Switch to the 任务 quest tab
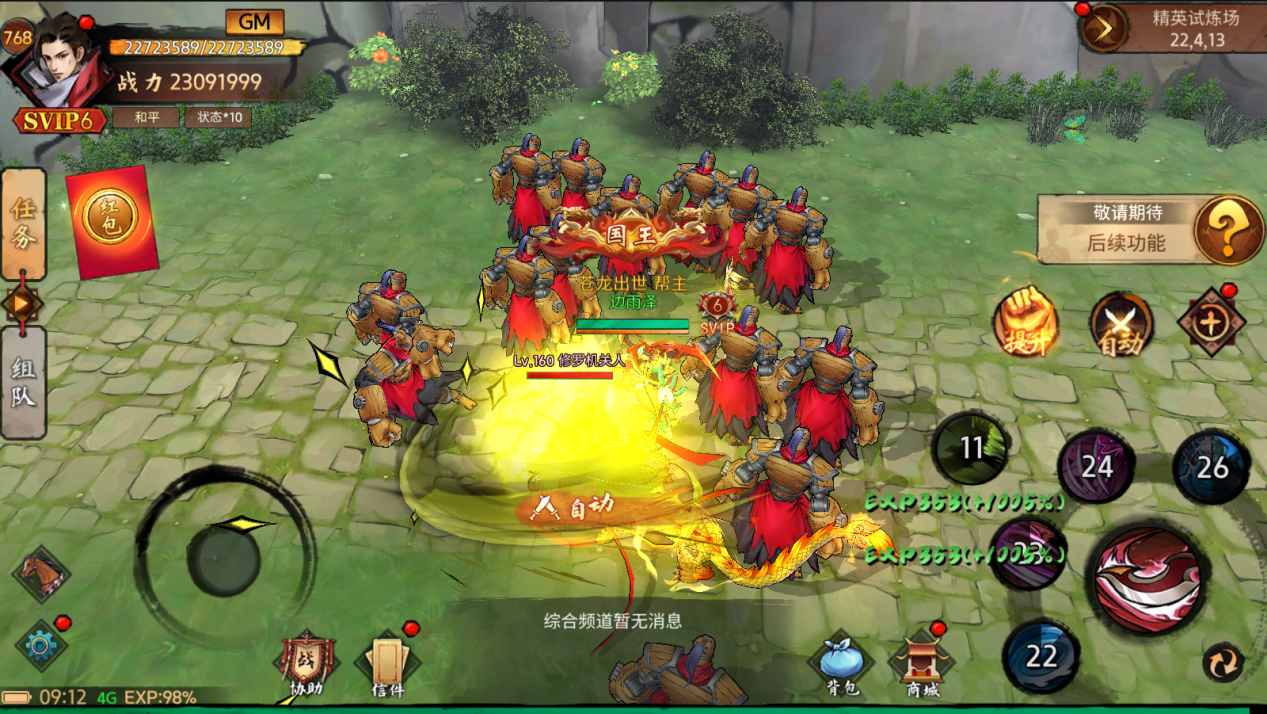 pyautogui.click(x=23, y=224)
